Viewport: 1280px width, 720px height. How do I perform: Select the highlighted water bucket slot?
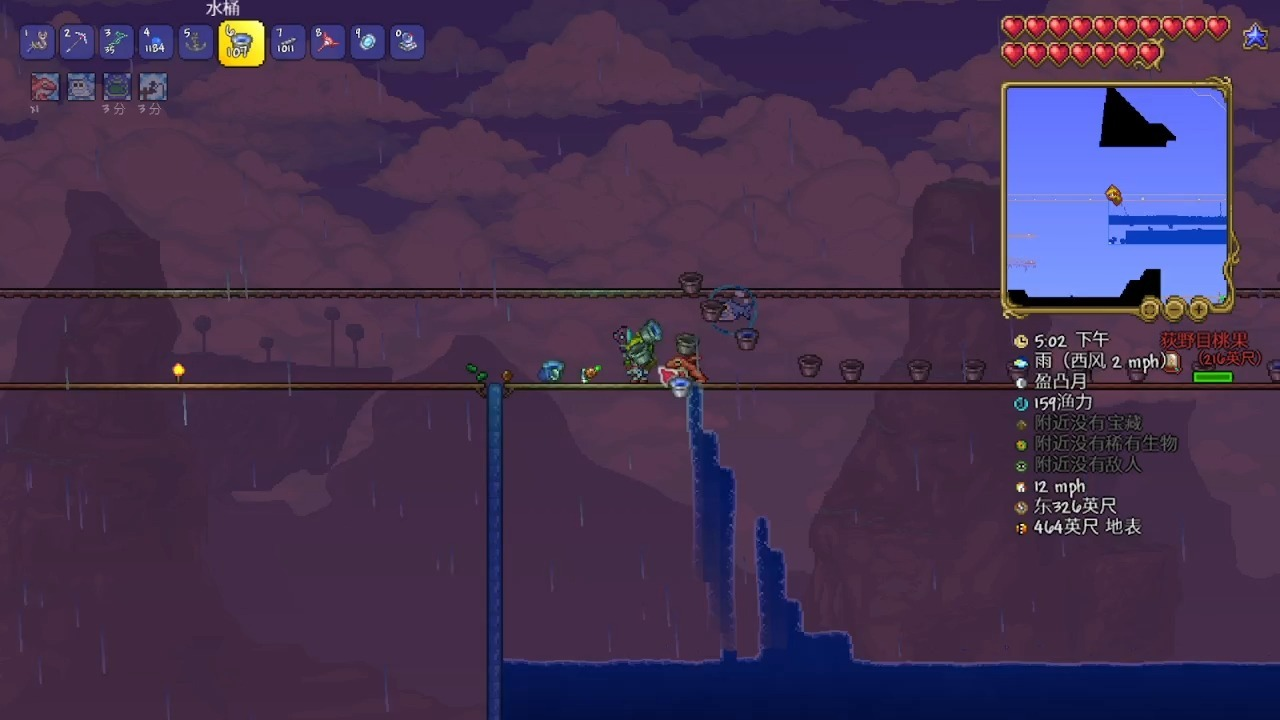click(240, 43)
